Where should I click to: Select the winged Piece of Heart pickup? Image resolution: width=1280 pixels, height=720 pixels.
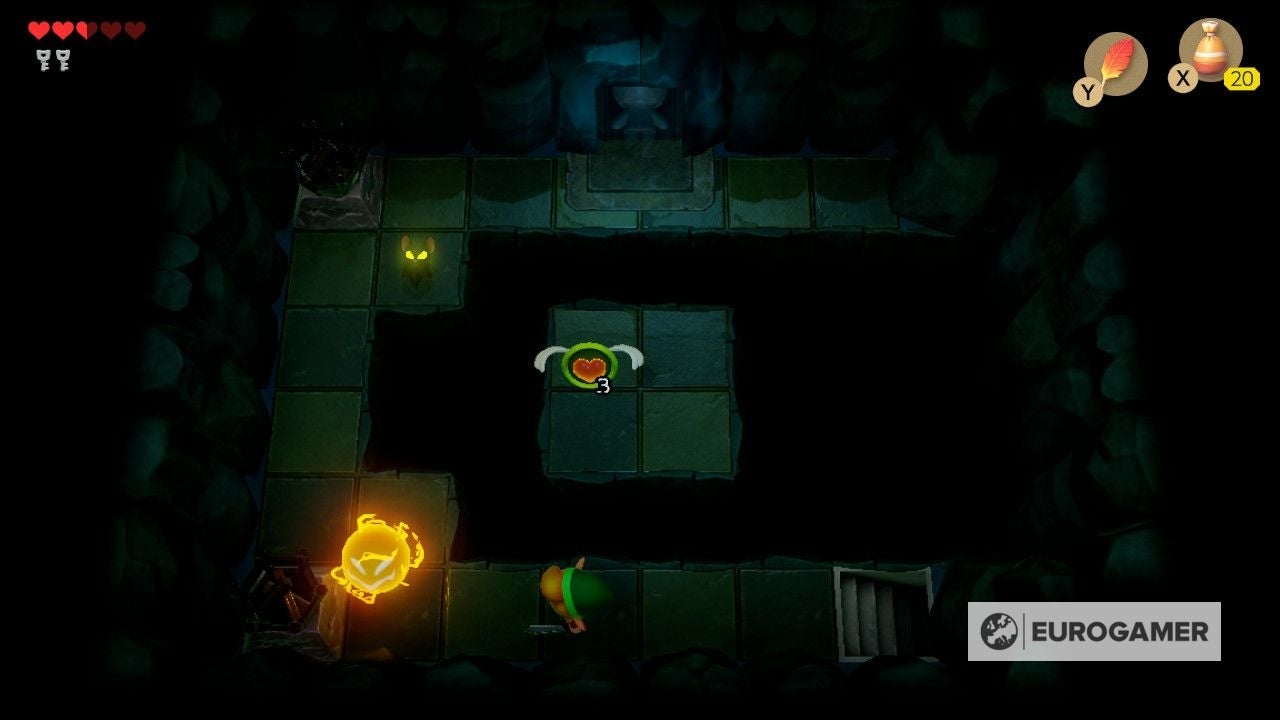588,368
